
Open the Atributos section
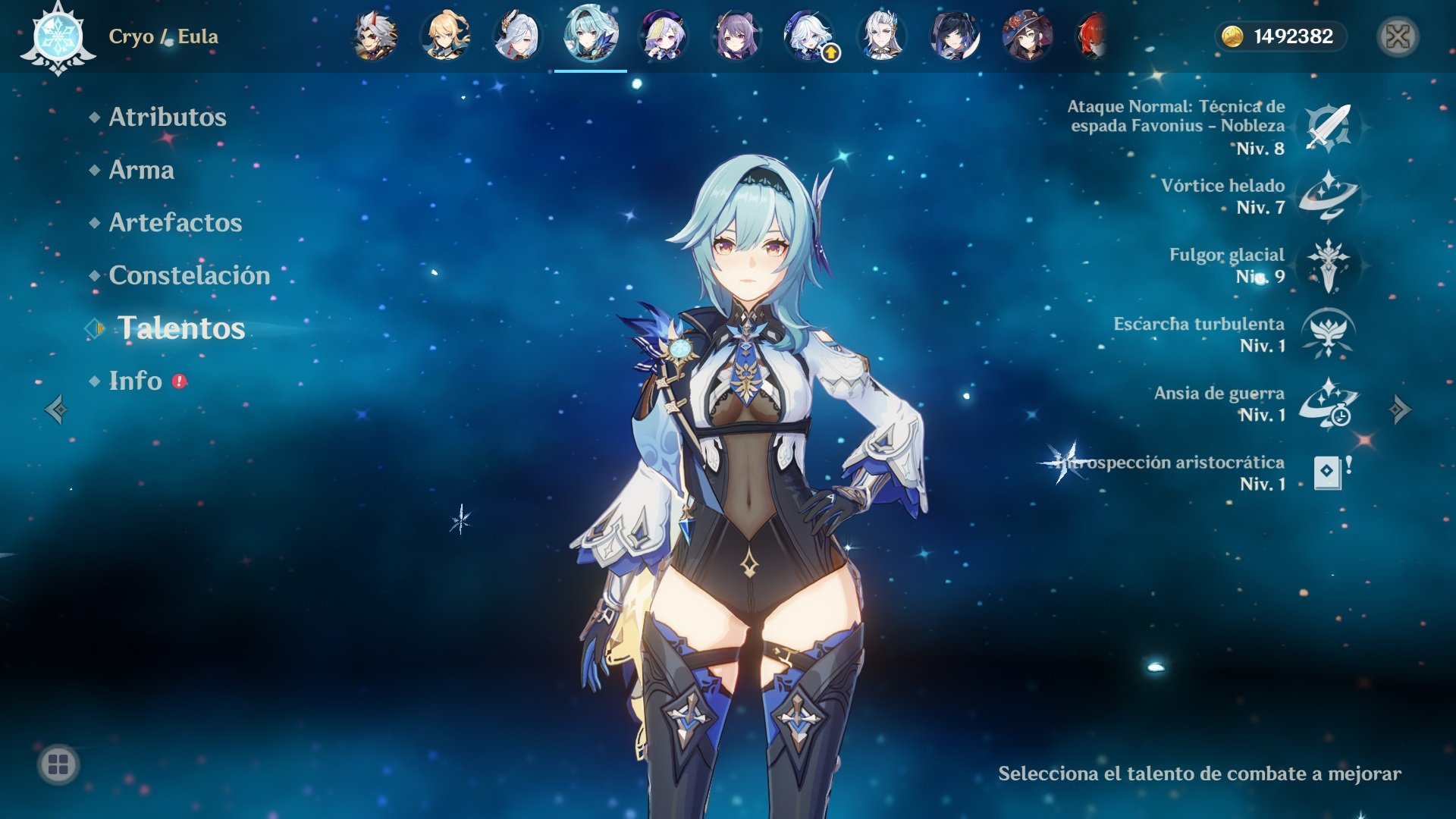click(168, 117)
